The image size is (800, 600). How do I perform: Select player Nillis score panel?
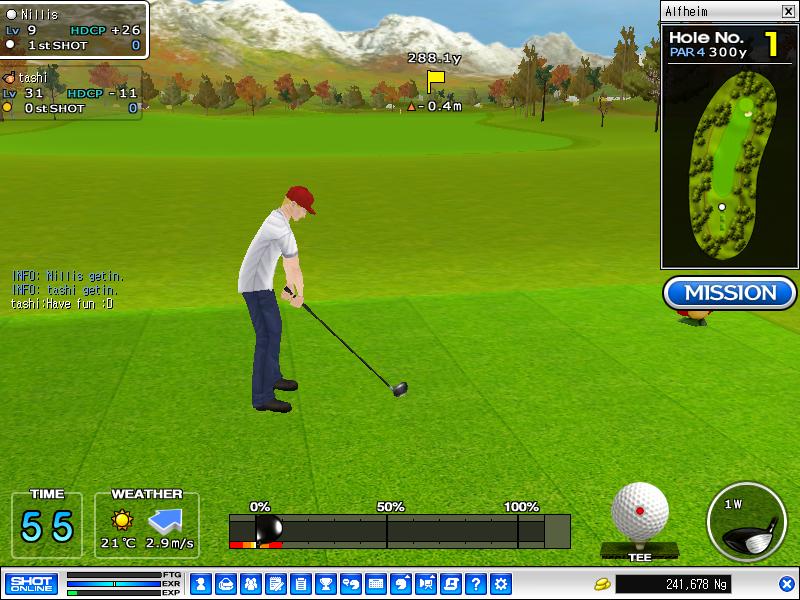(x=74, y=30)
